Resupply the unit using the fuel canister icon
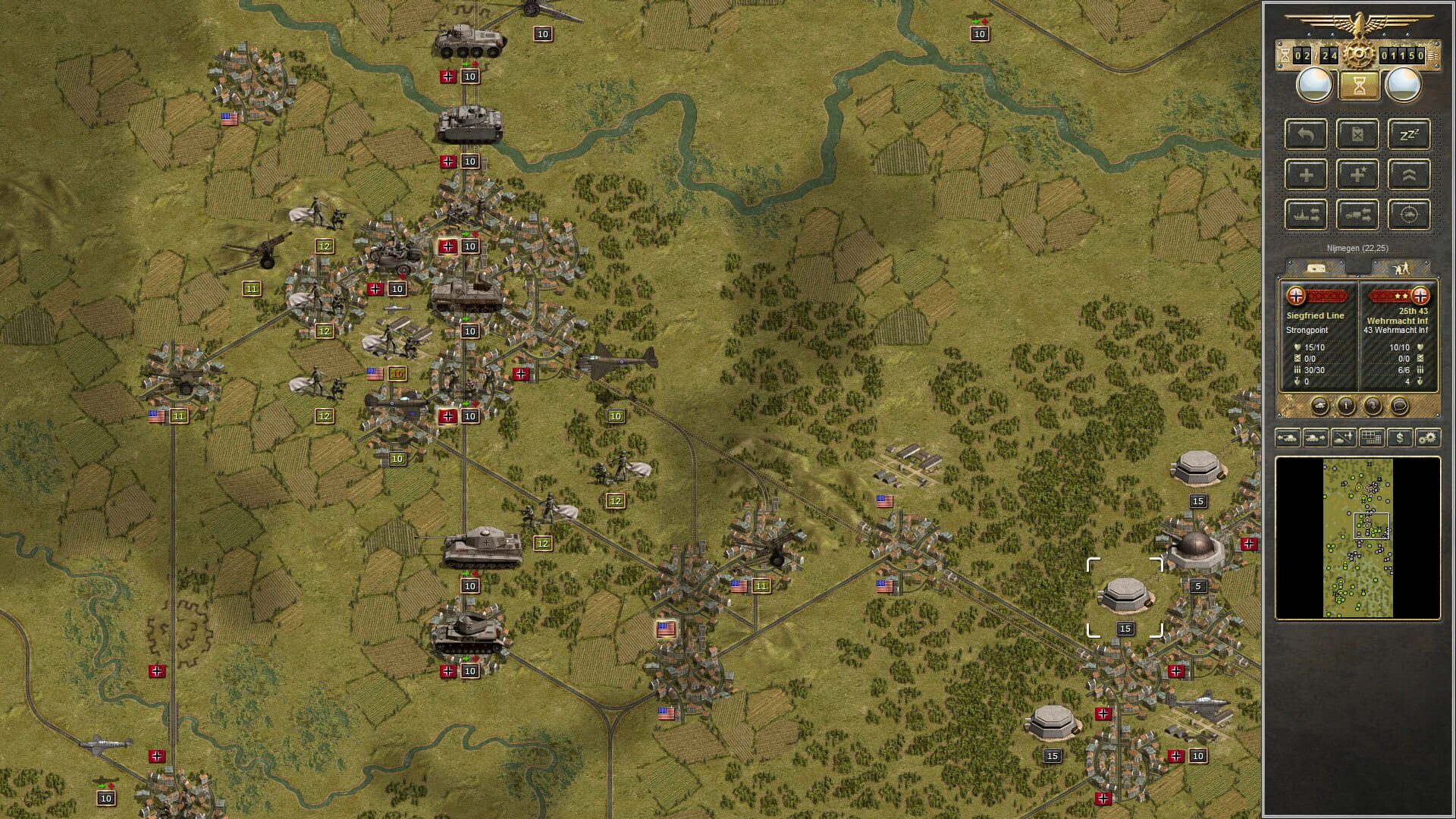The width and height of the screenshot is (1456, 819). tap(1358, 135)
